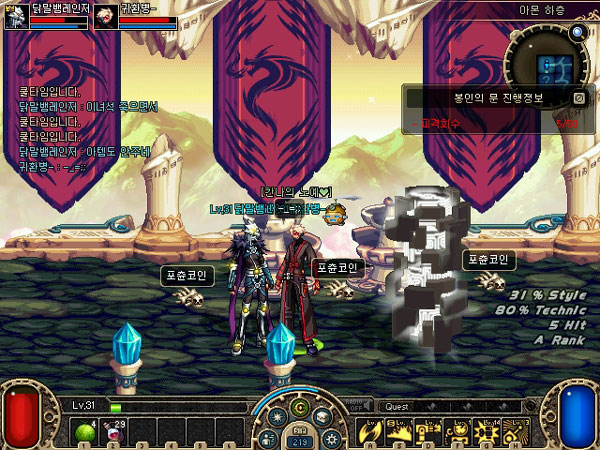This screenshot has width=600, height=450.
Task: Select the 귀환병 party member portrait
Action: (x=105, y=16)
